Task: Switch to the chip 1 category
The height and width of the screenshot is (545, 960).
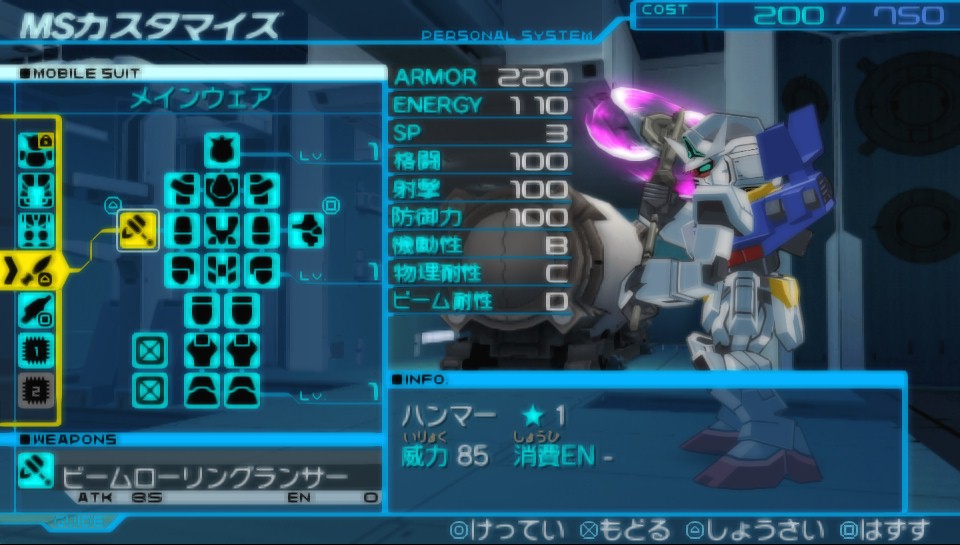Action: point(36,351)
